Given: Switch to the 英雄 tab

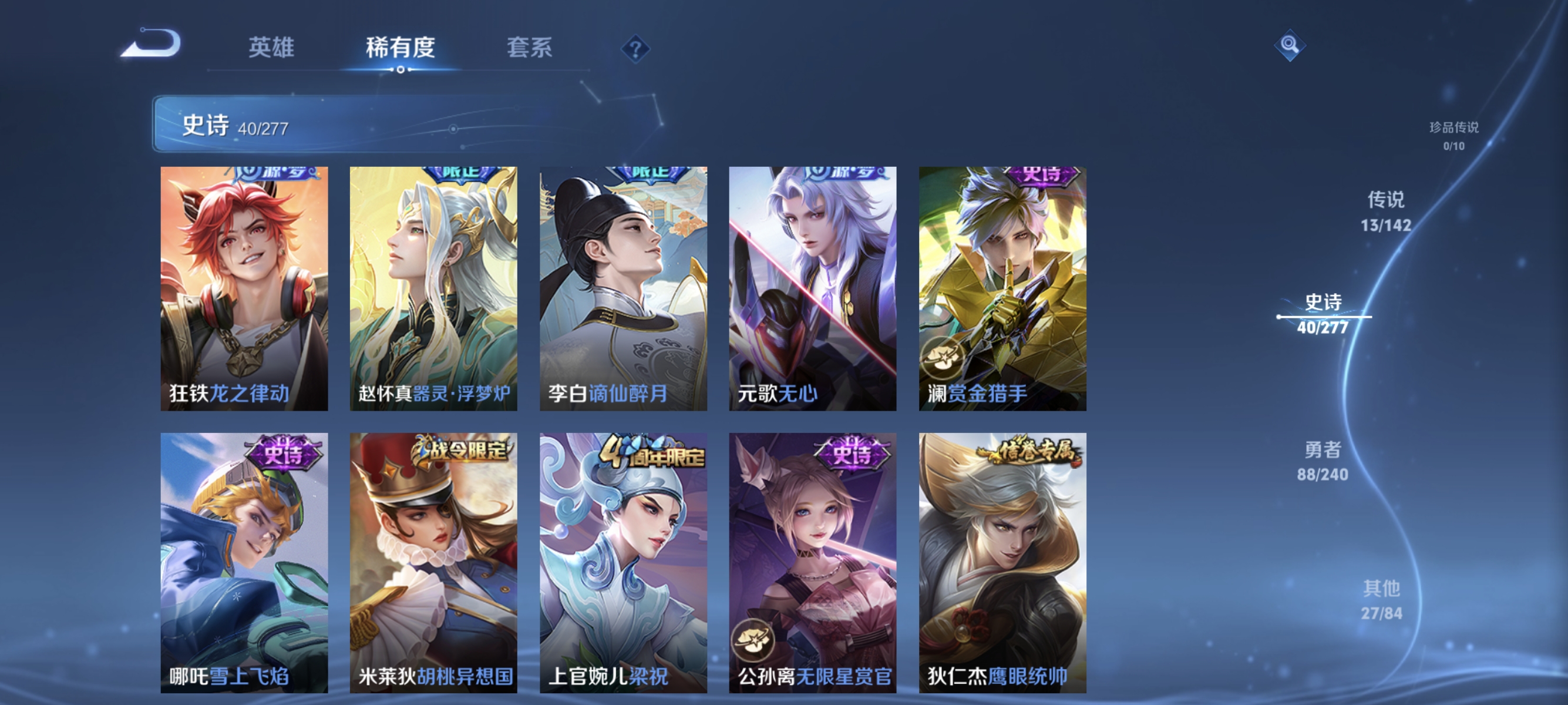Looking at the screenshot, I should 272,49.
